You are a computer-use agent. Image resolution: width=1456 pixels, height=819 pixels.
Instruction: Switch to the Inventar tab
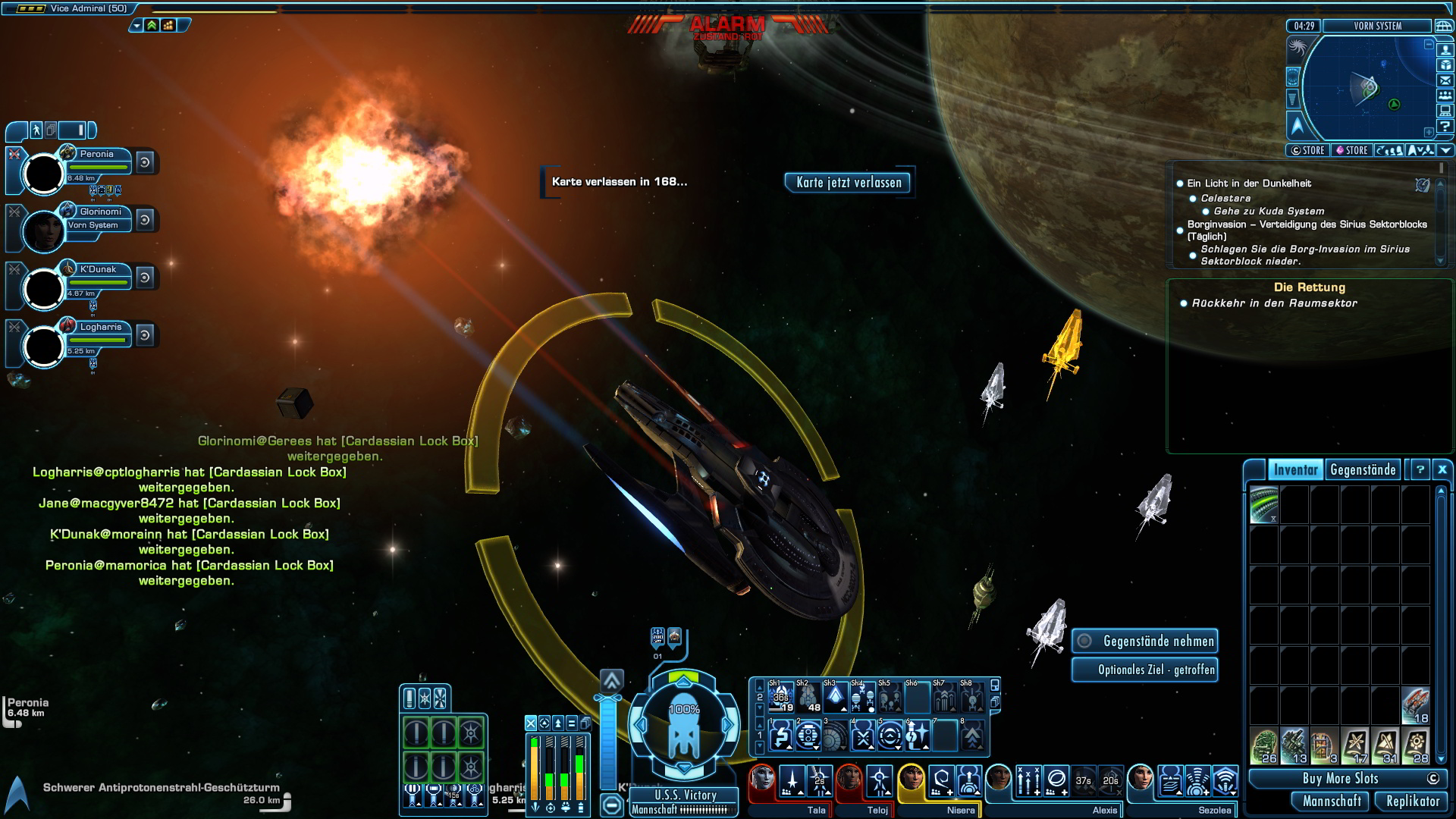[1295, 470]
